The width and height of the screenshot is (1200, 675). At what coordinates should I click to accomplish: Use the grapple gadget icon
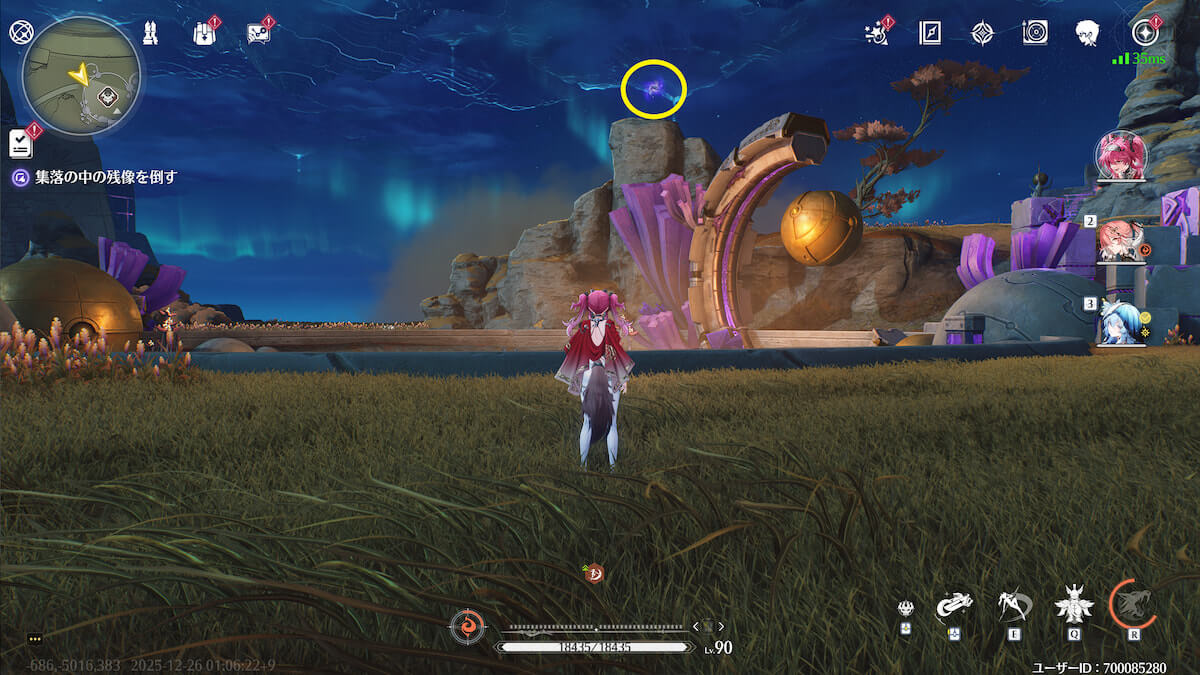pyautogui.click(x=955, y=605)
